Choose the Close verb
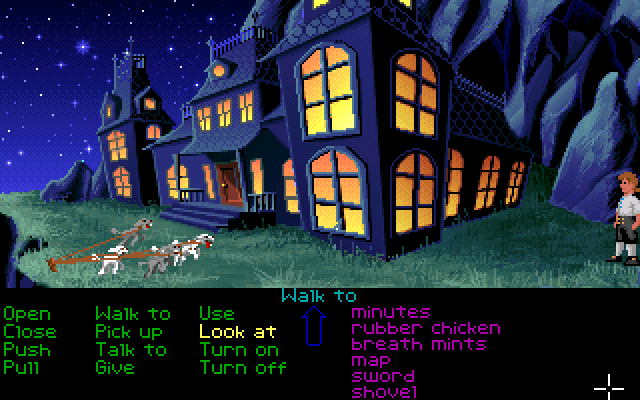640x400 pixels. pos(30,332)
